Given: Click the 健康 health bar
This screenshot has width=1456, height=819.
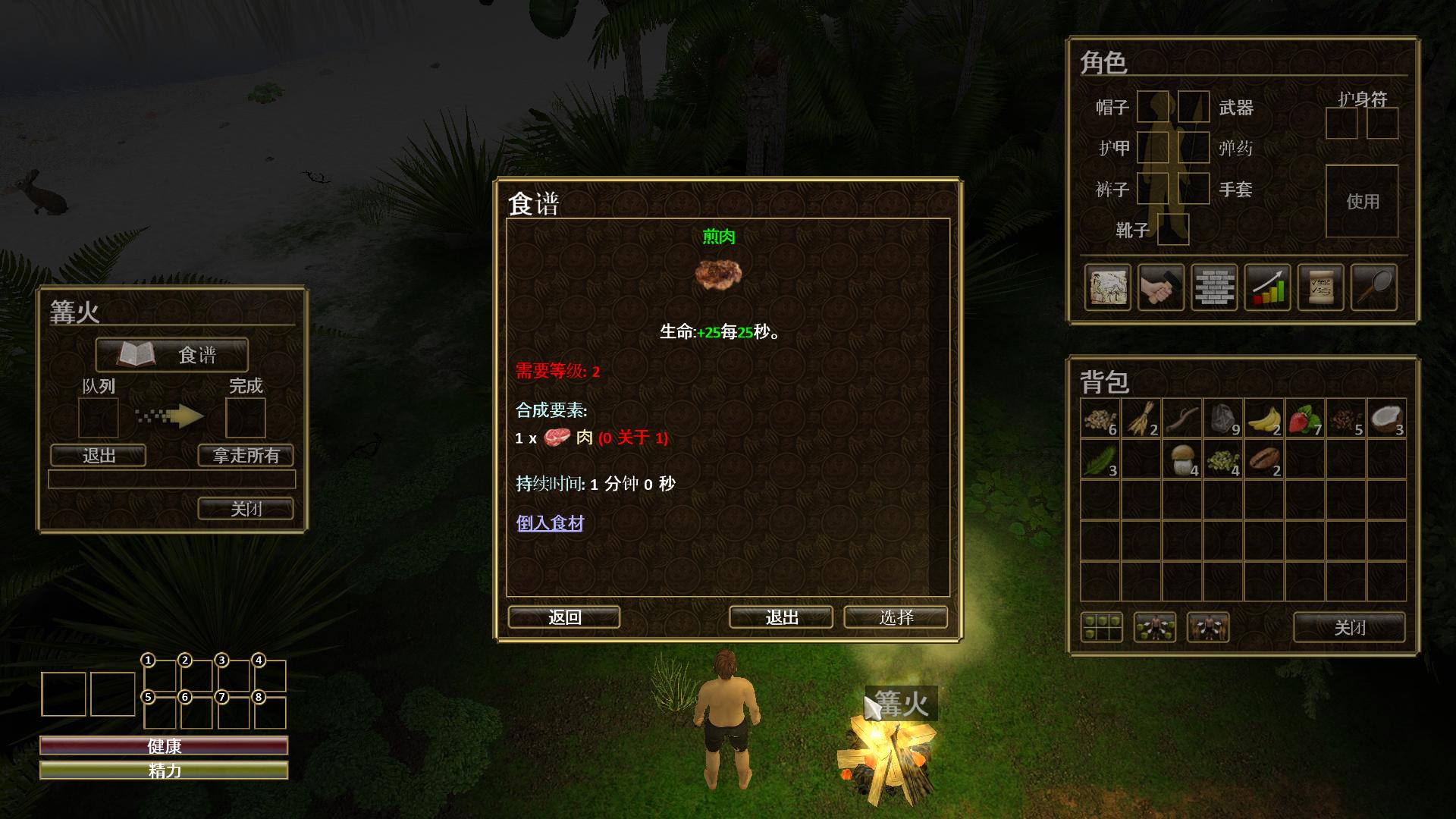Looking at the screenshot, I should pos(164,747).
